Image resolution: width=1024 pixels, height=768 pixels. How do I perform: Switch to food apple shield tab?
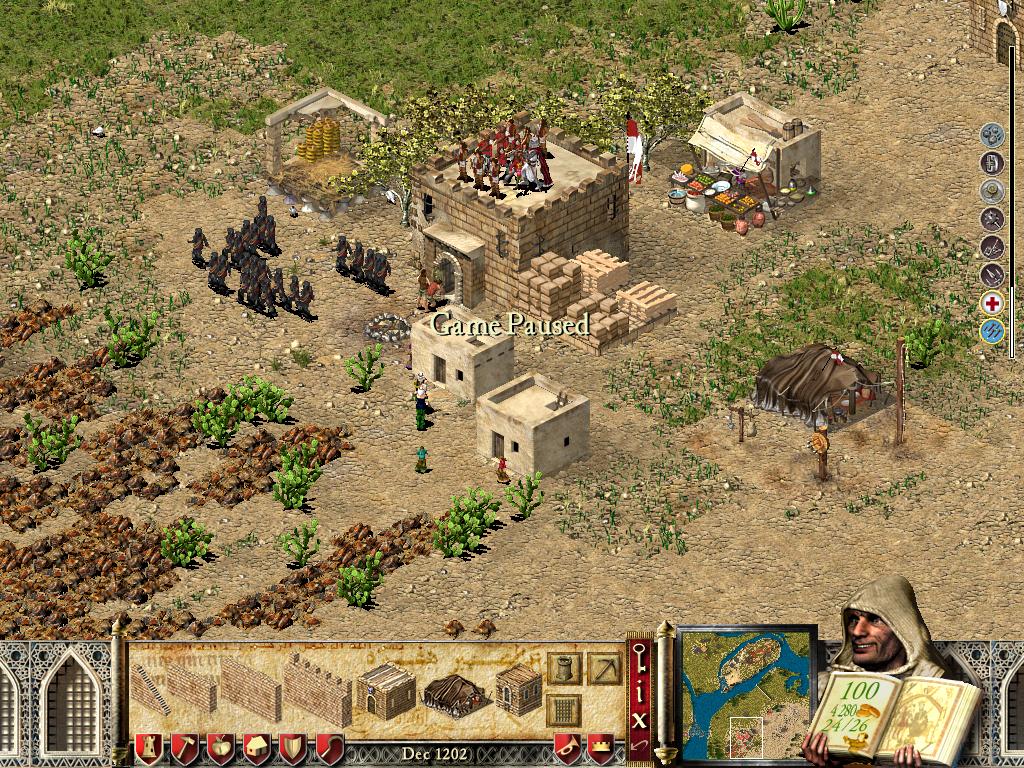coord(221,748)
